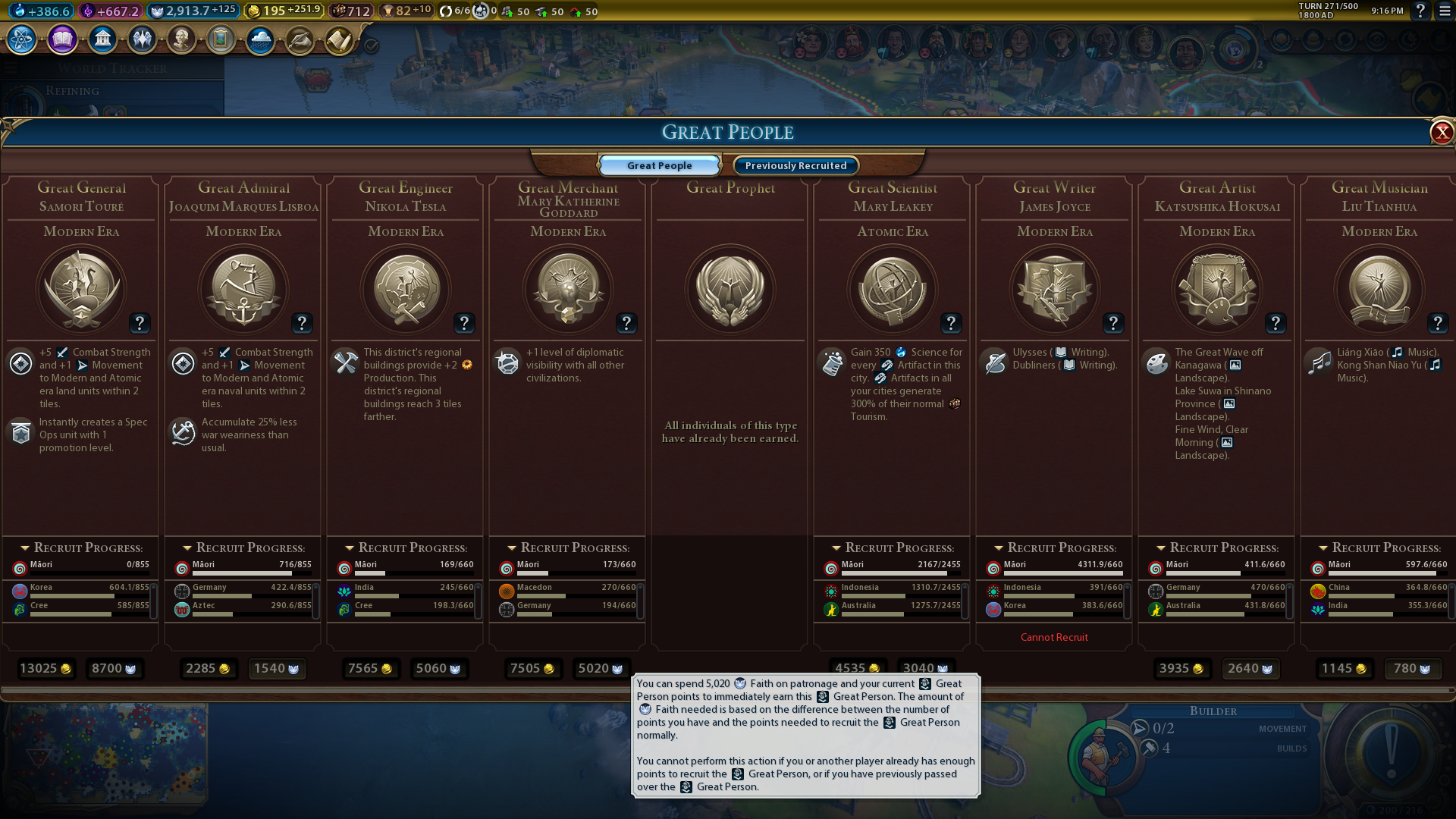Screen dimensions: 1456x819
Task: Open James Joyce's question mark details
Action: tap(1113, 323)
